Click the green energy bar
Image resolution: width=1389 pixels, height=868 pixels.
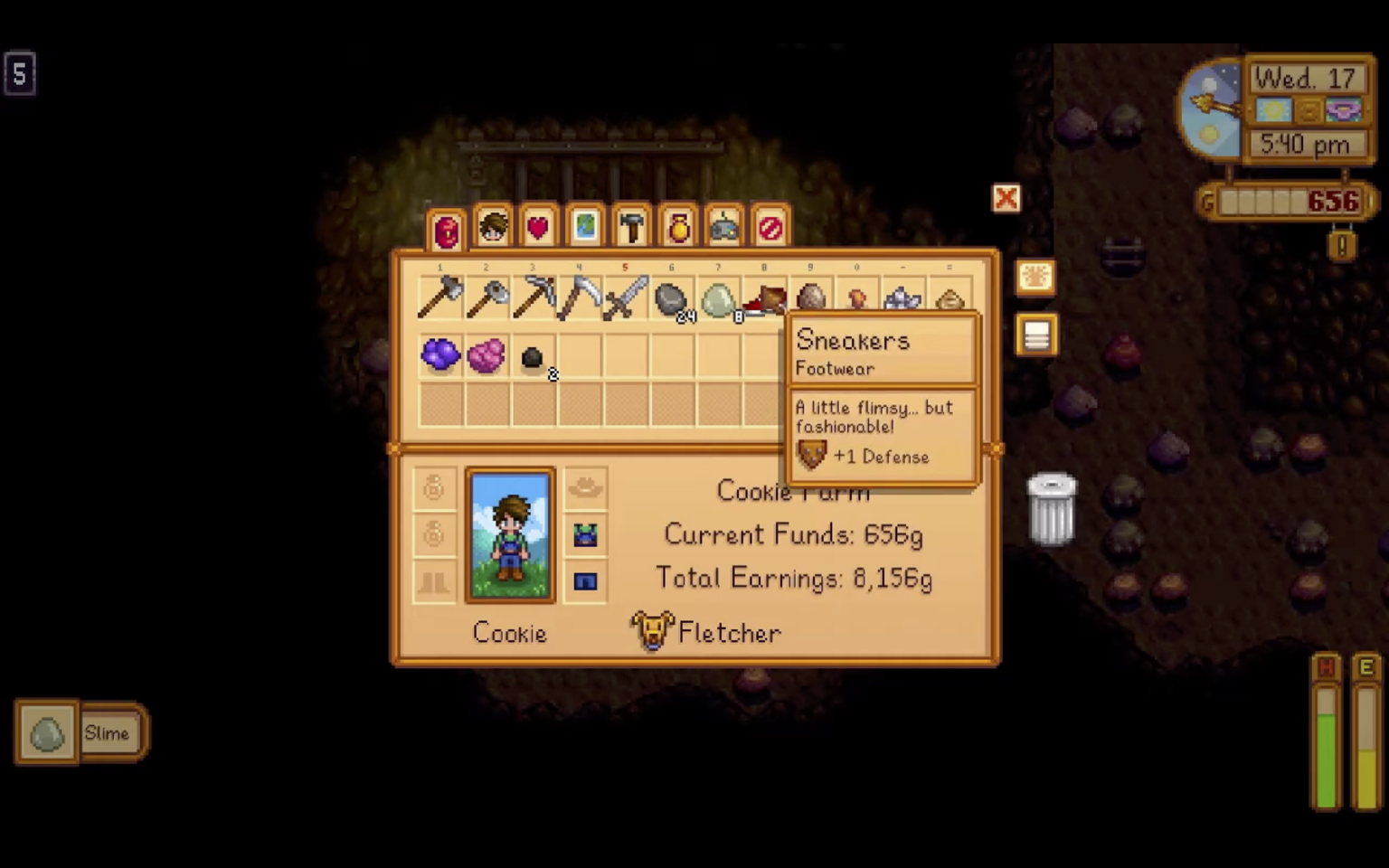[1326, 750]
